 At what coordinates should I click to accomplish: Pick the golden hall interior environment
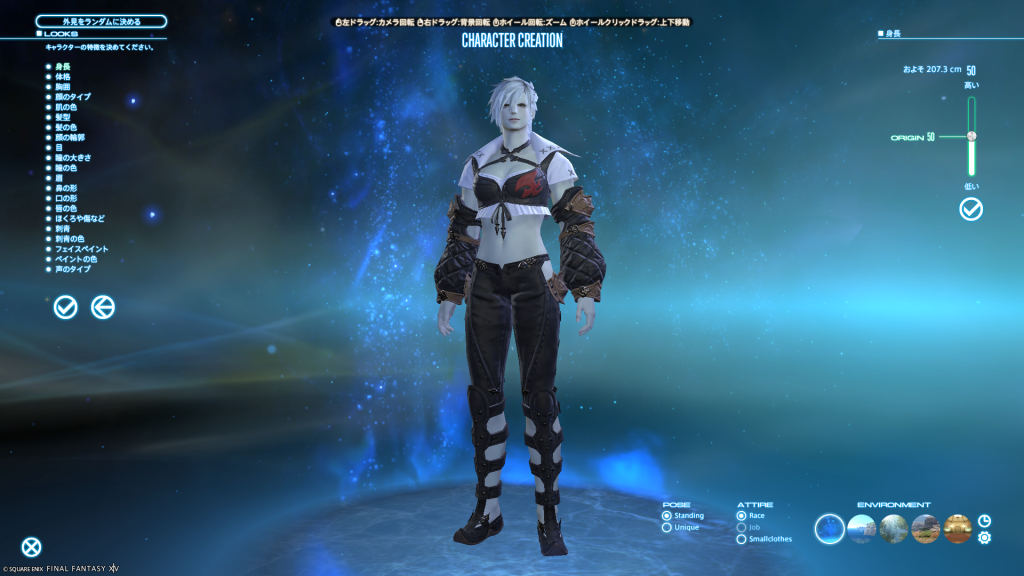tap(957, 528)
